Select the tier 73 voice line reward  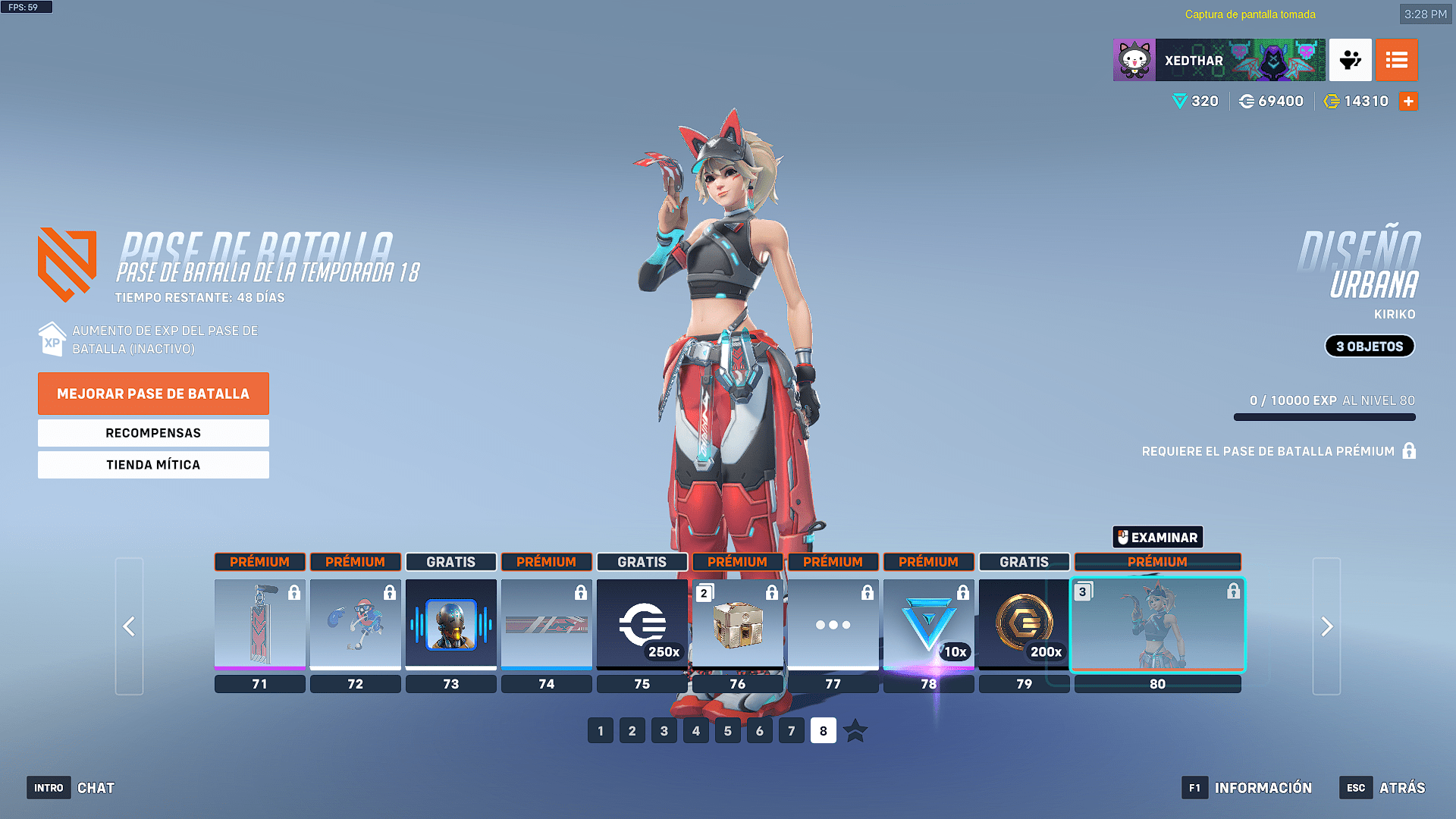(x=451, y=624)
